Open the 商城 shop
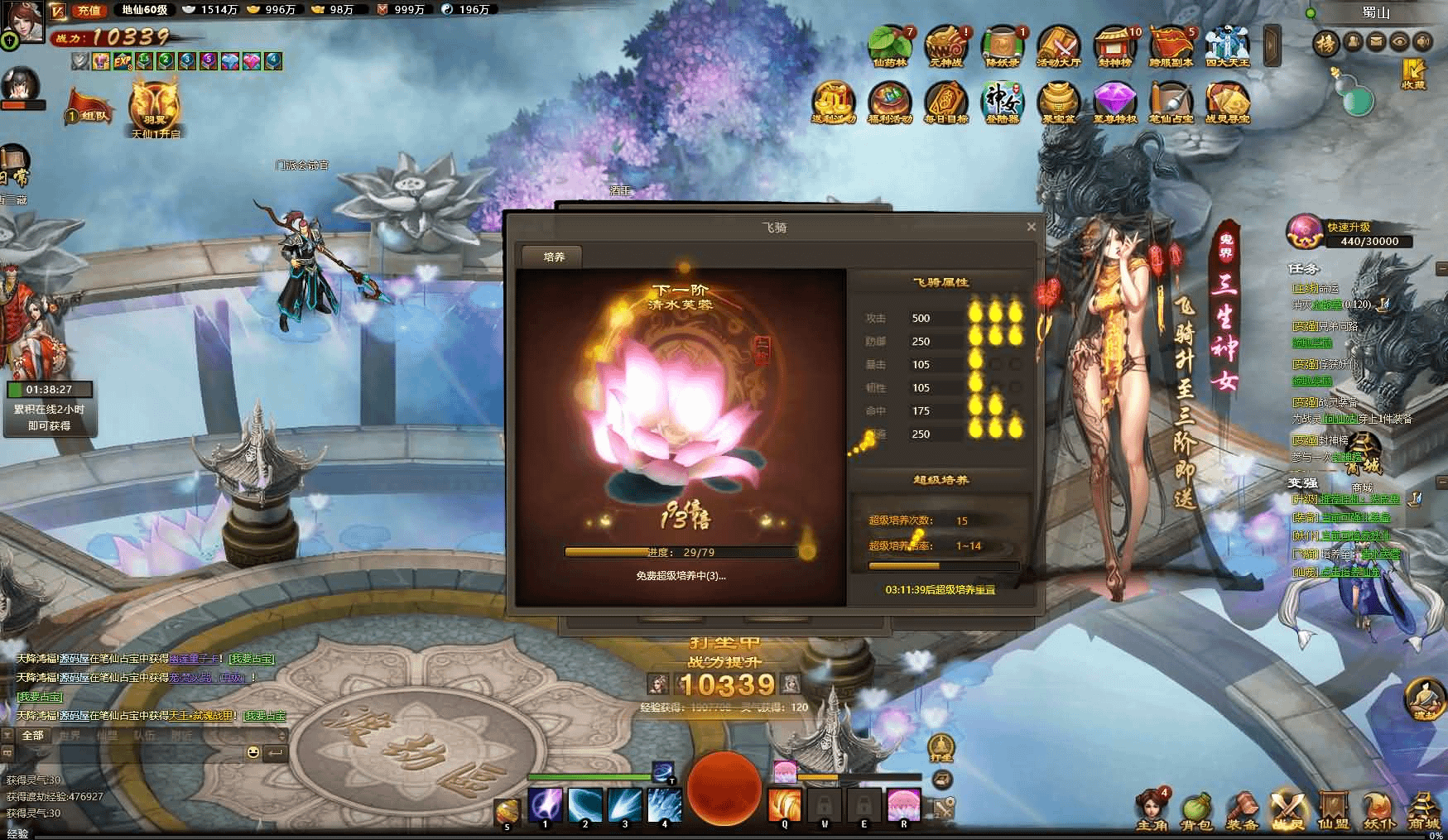Viewport: 1448px width, 840px height. 1424,810
